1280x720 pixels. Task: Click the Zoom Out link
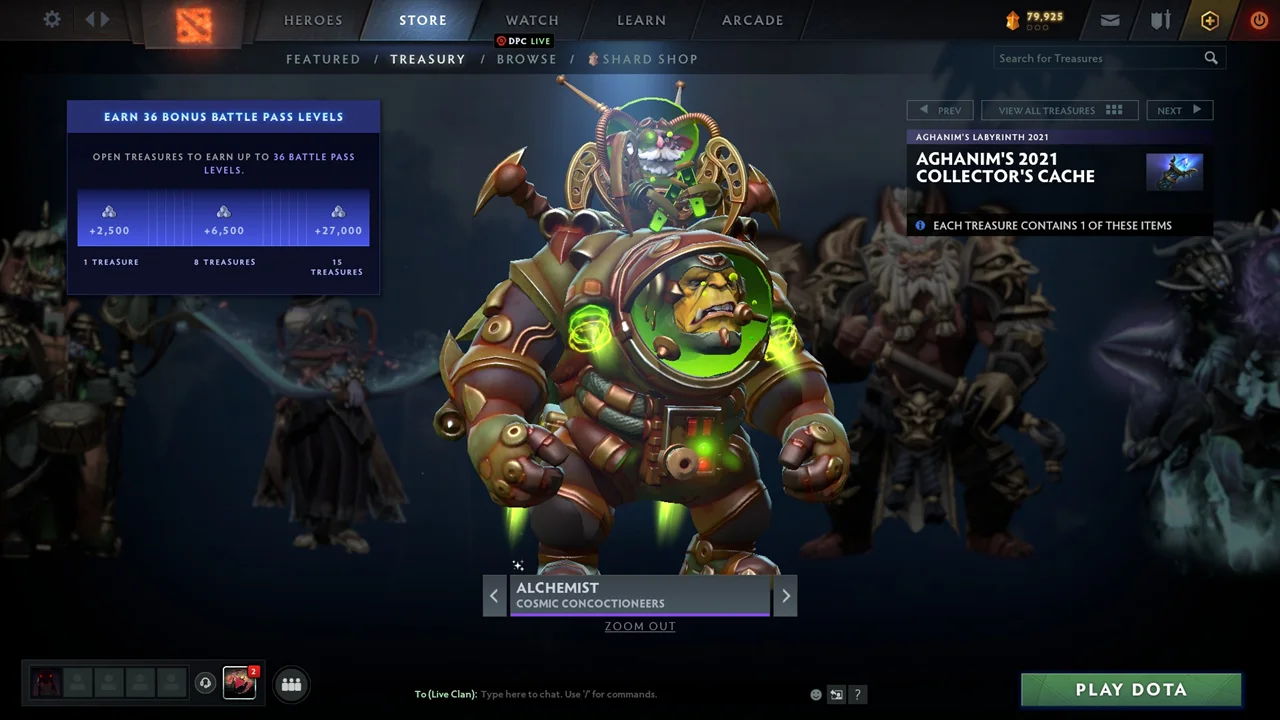[x=640, y=626]
